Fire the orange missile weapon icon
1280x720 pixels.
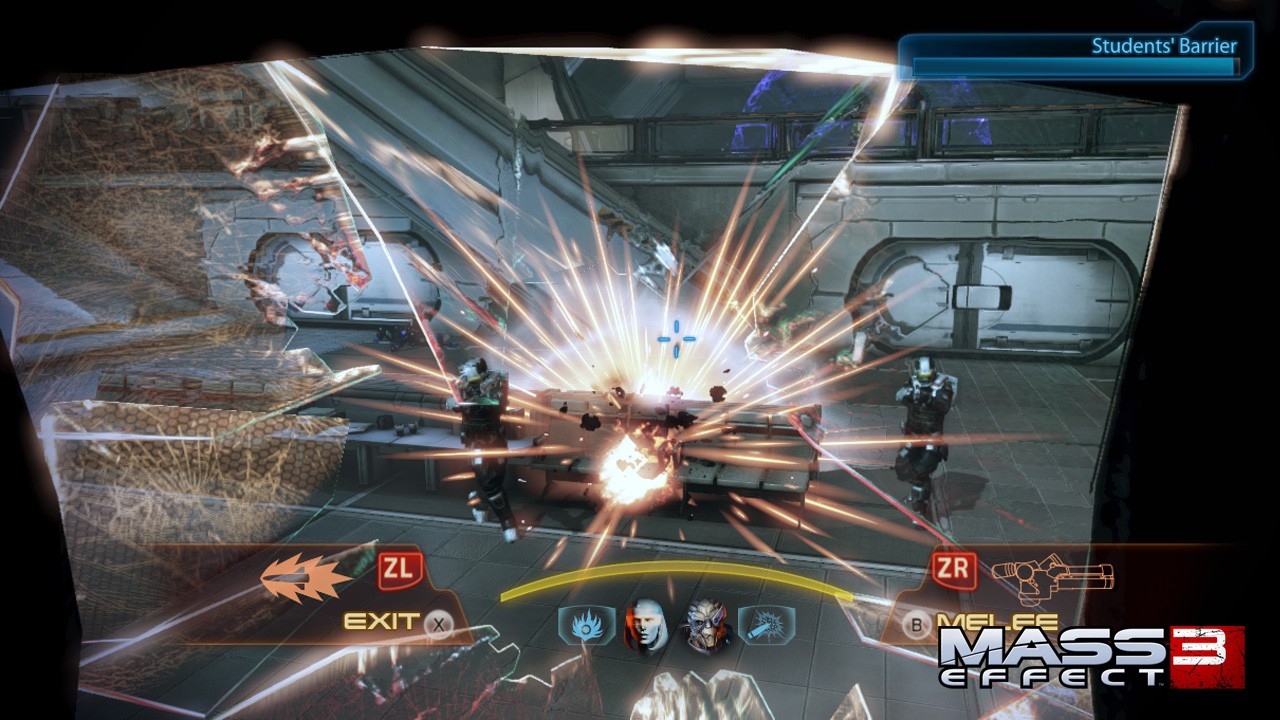tap(307, 577)
